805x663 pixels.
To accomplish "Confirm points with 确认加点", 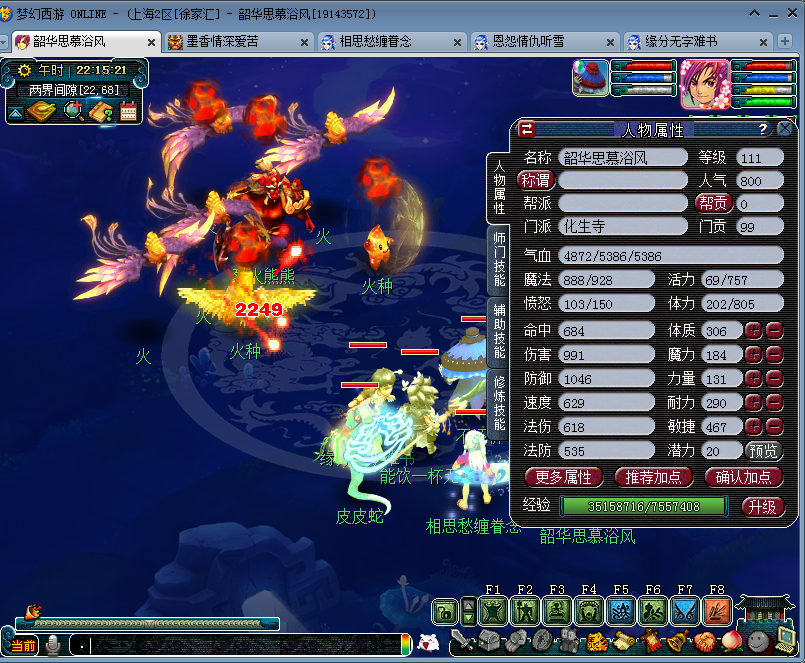I will coord(743,477).
